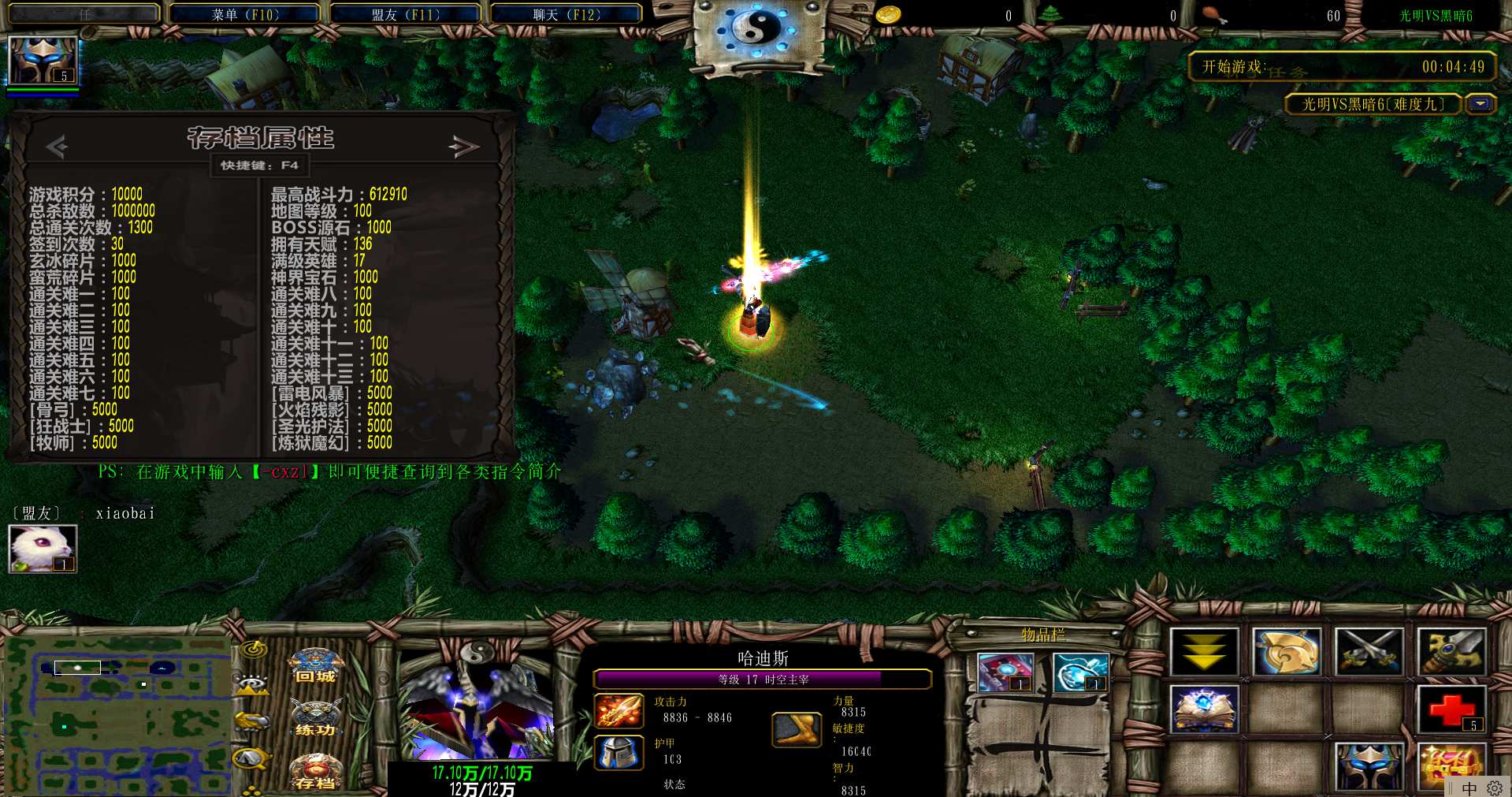1512x797 pixels.
Task: Activate the 练功 training button
Action: [x=315, y=720]
